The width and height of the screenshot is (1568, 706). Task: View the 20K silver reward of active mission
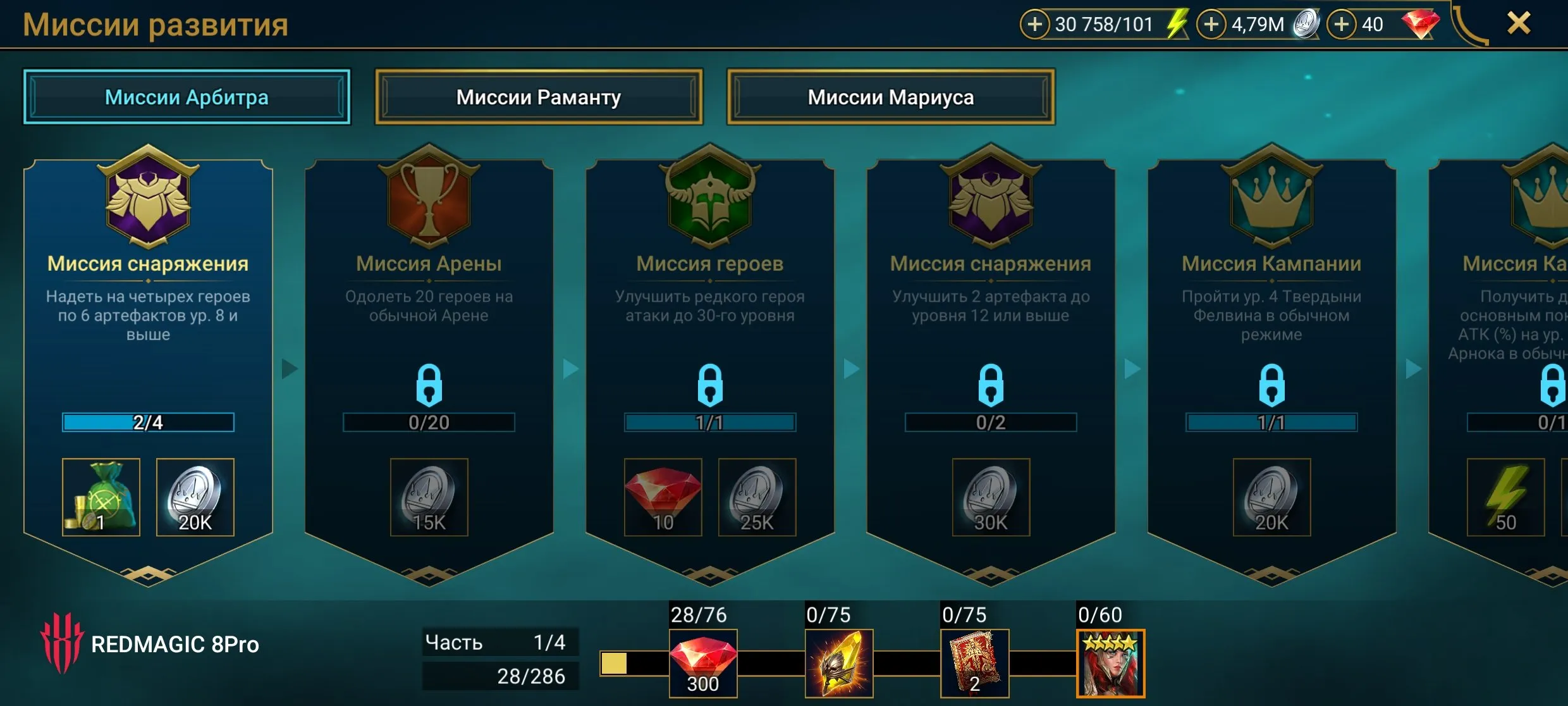point(195,497)
